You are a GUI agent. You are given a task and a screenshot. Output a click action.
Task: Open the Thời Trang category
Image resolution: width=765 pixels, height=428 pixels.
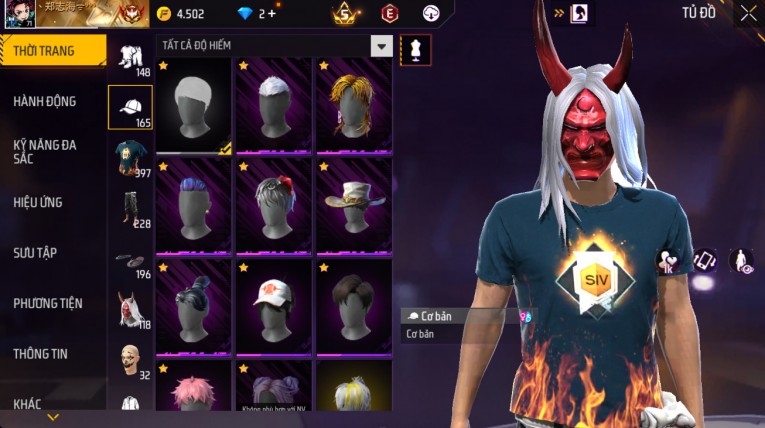[x=50, y=51]
